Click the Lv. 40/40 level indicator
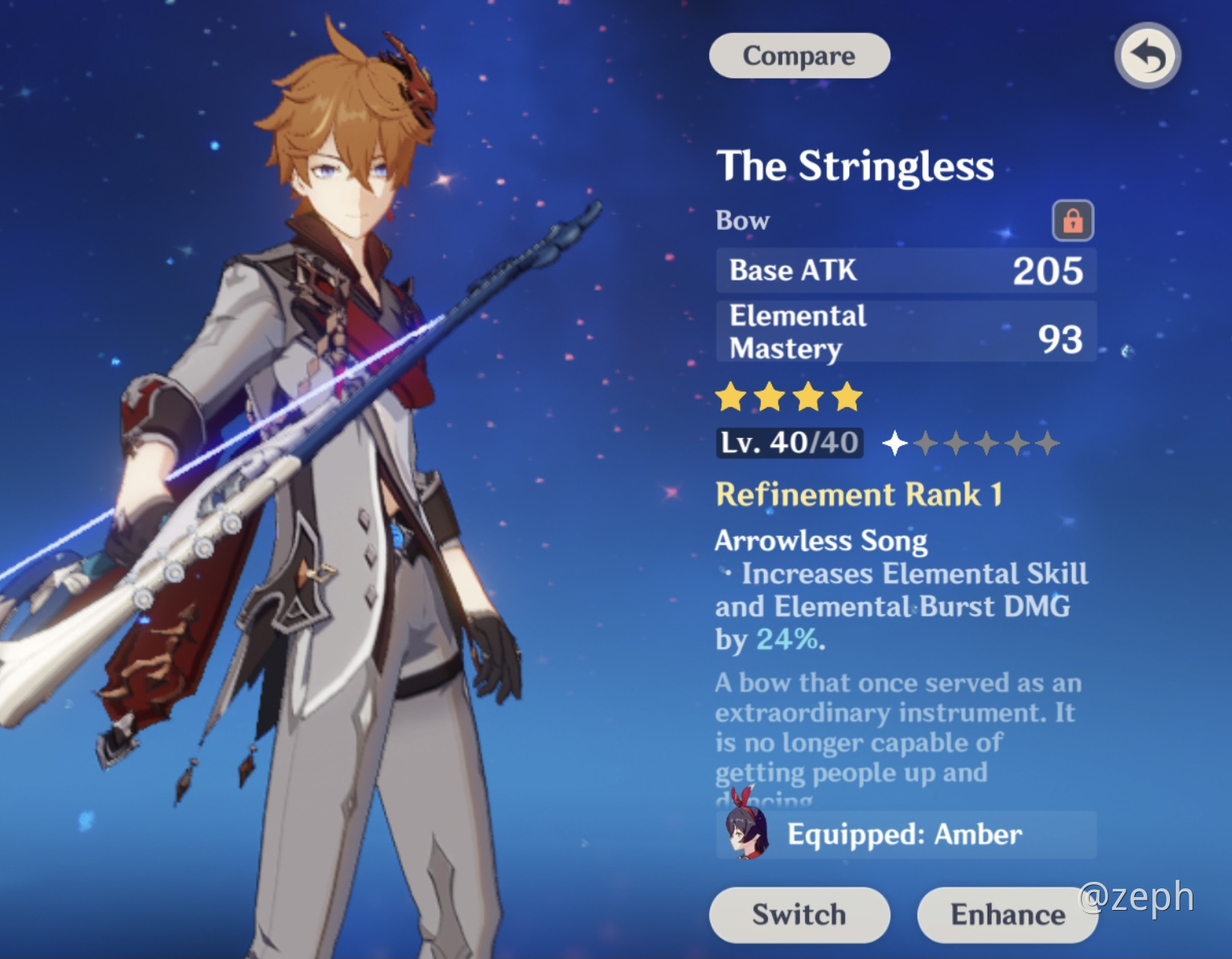Image resolution: width=1232 pixels, height=959 pixels. [788, 441]
